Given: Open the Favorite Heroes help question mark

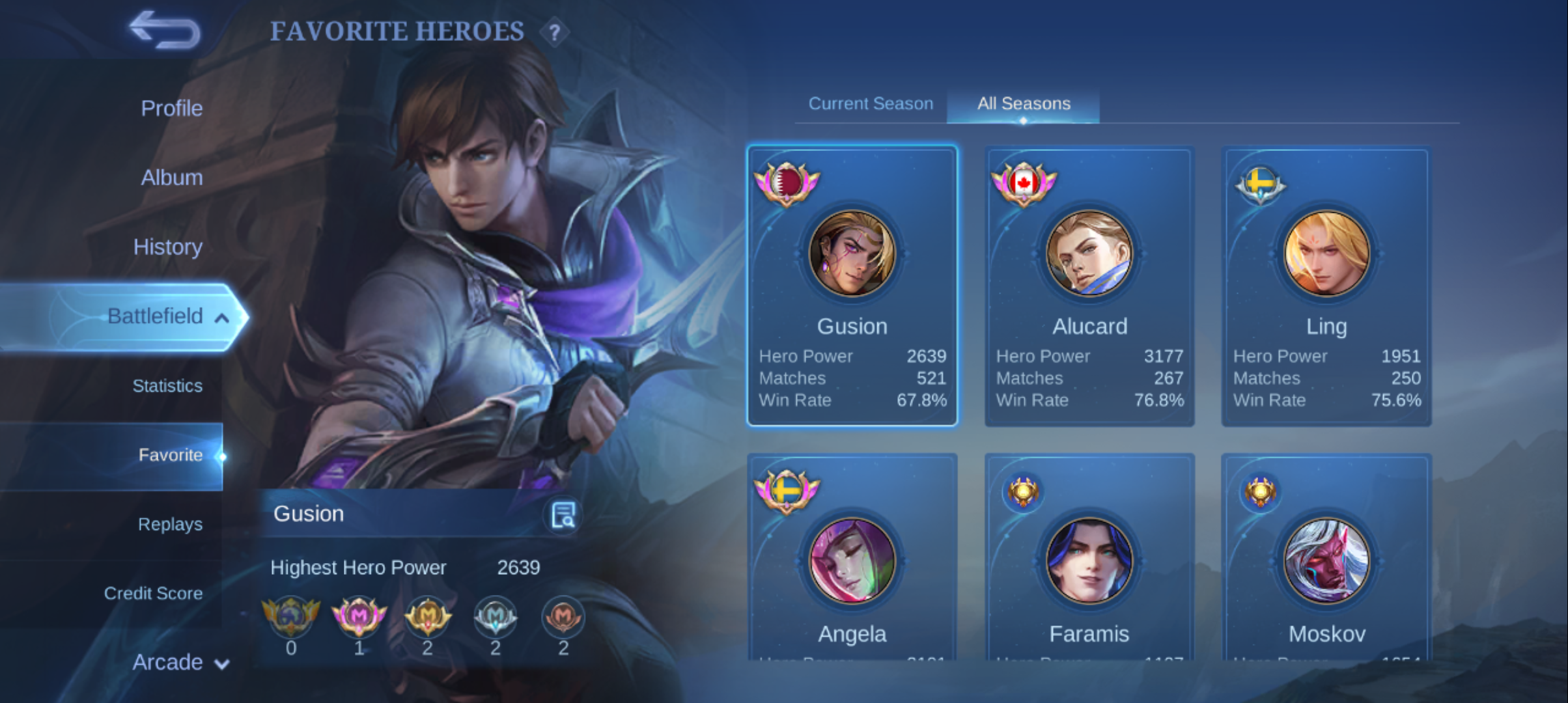Looking at the screenshot, I should (x=554, y=33).
